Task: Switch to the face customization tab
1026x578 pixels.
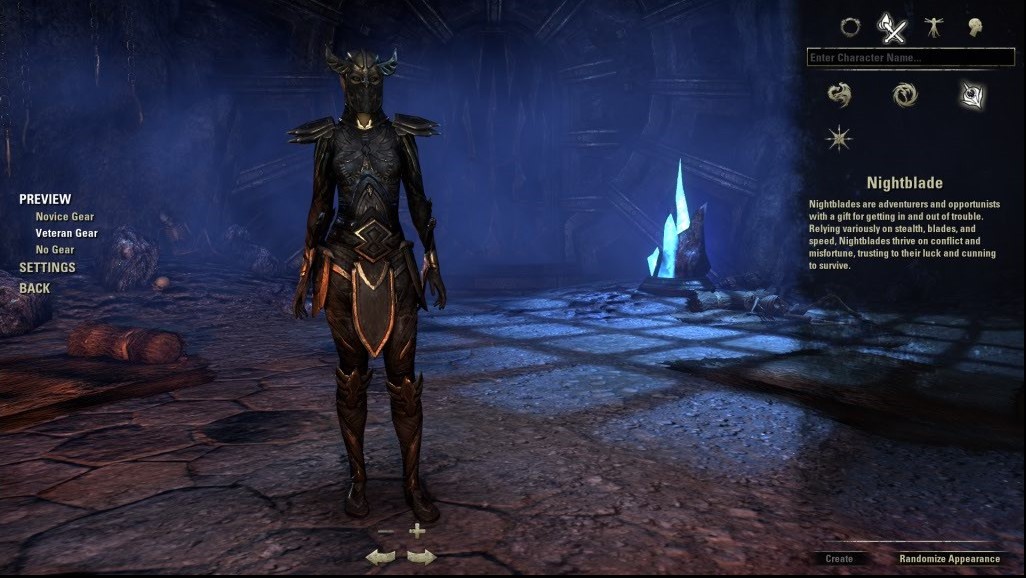Action: [x=974, y=27]
